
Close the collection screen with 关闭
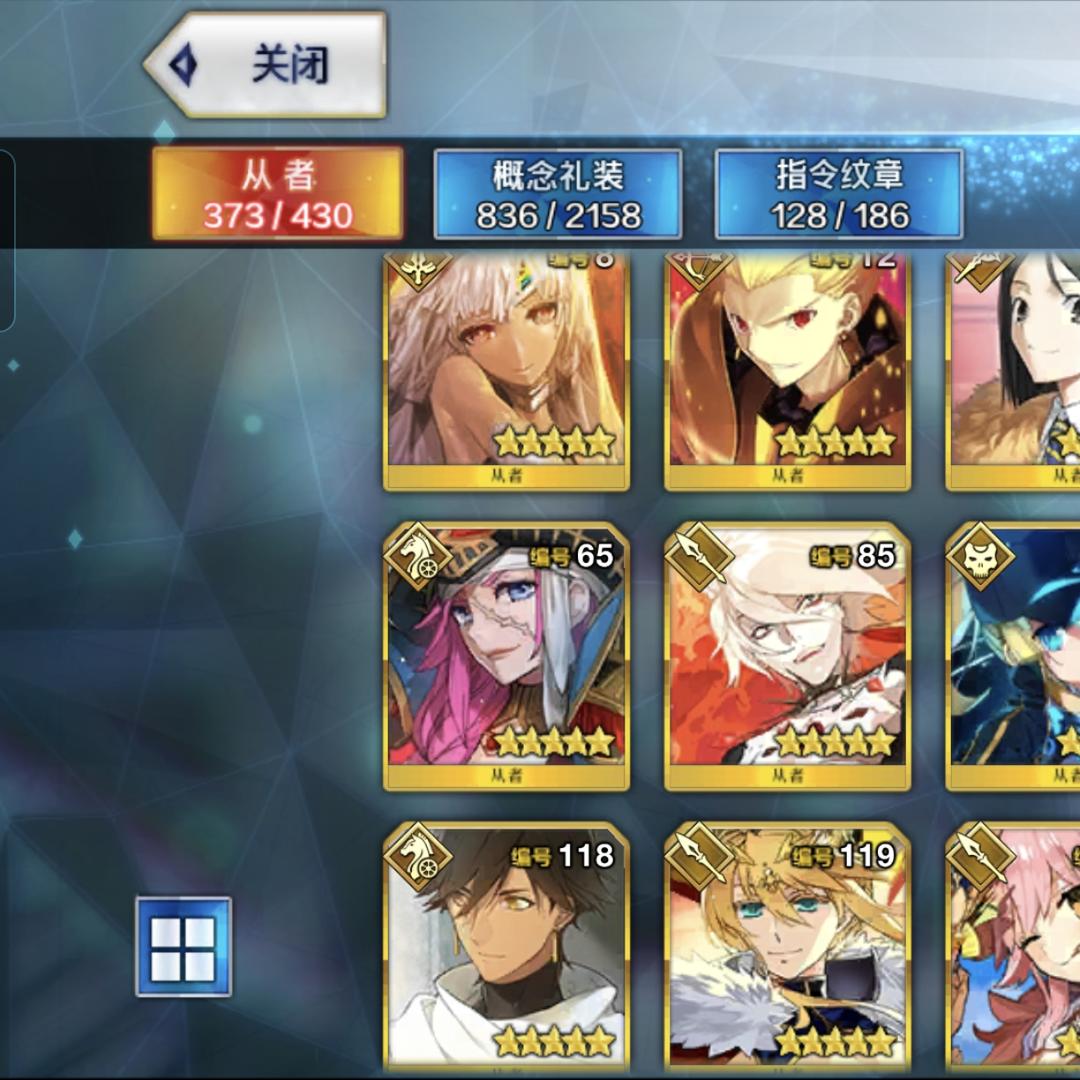(266, 66)
